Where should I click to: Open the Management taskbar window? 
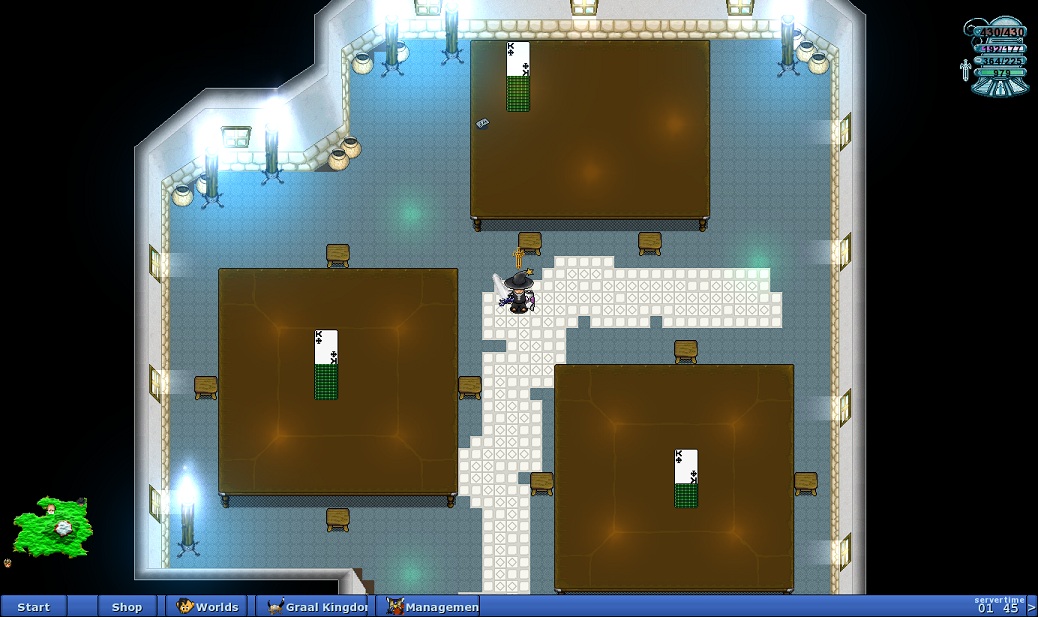(x=432, y=607)
